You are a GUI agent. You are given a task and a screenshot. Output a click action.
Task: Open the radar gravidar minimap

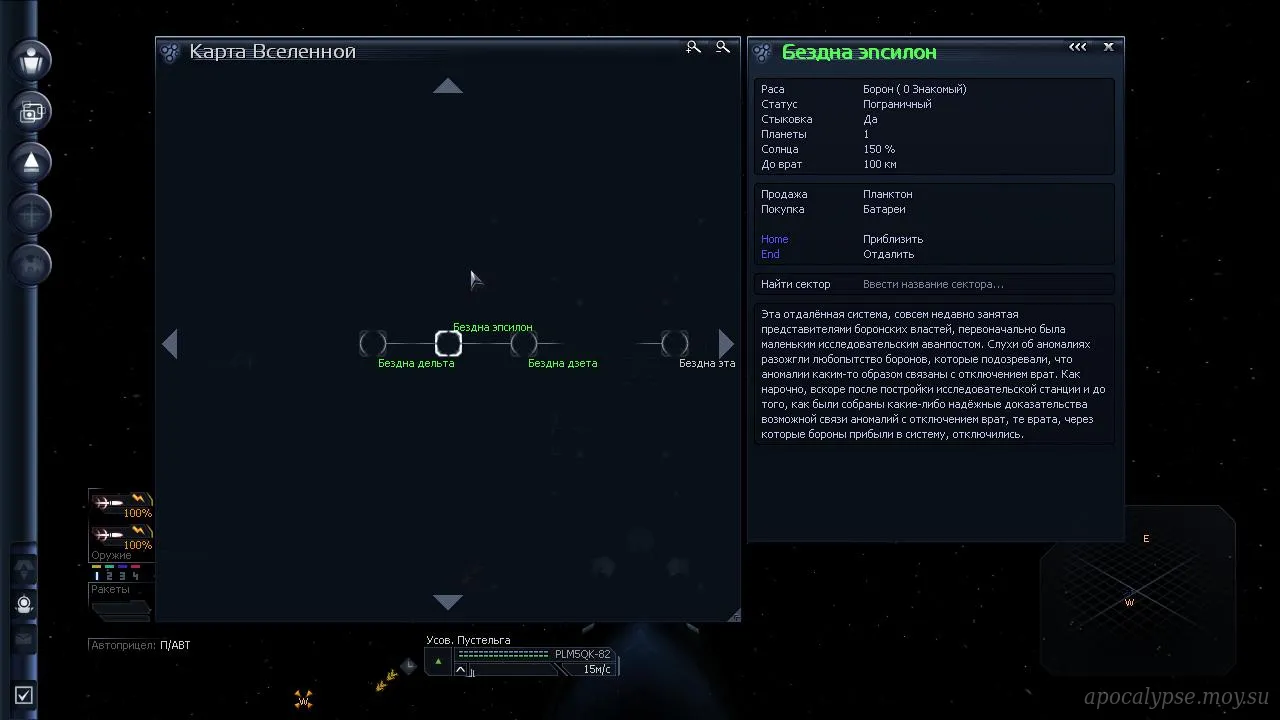(x=1137, y=590)
